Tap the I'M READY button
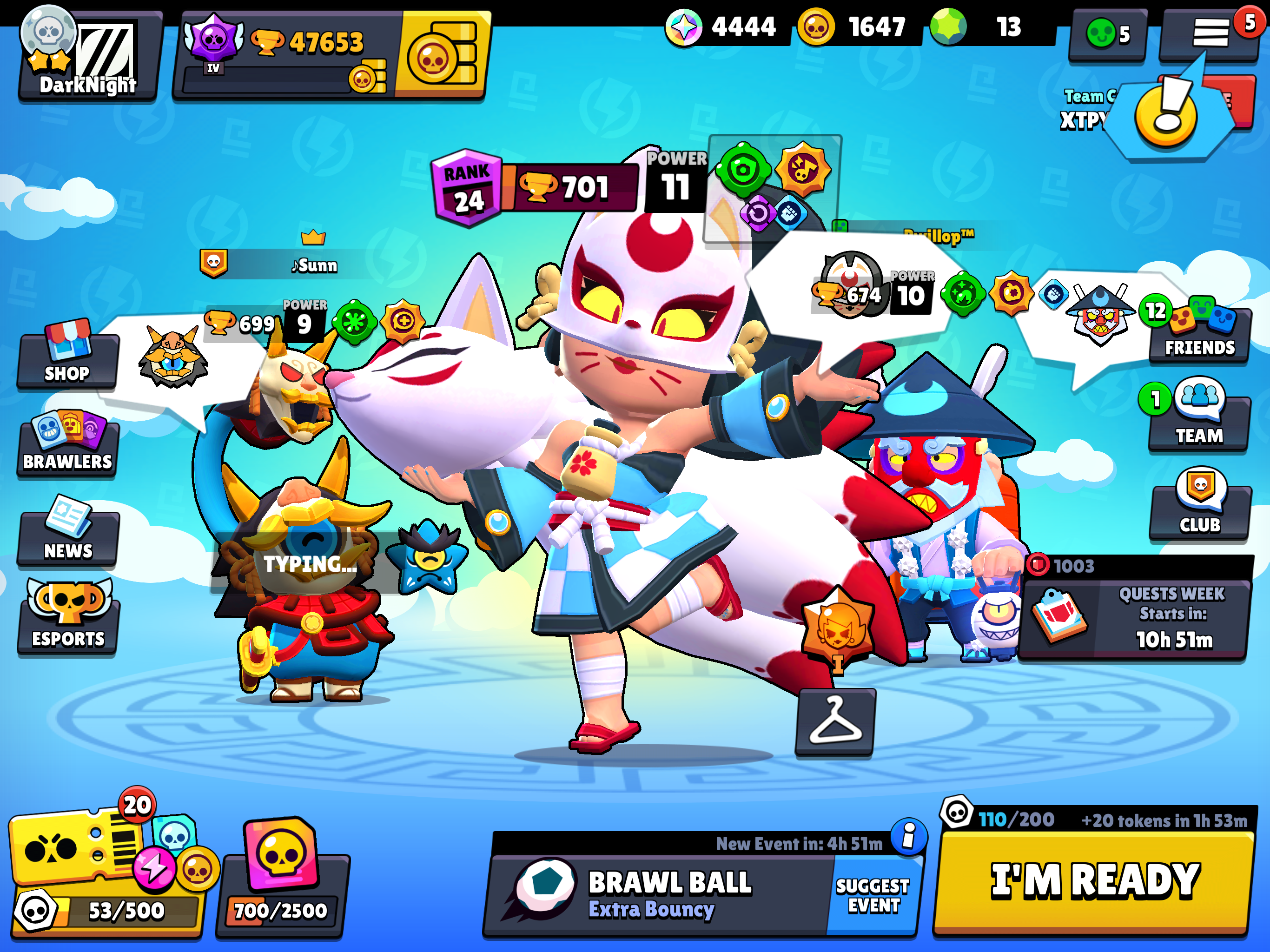 point(1094,880)
